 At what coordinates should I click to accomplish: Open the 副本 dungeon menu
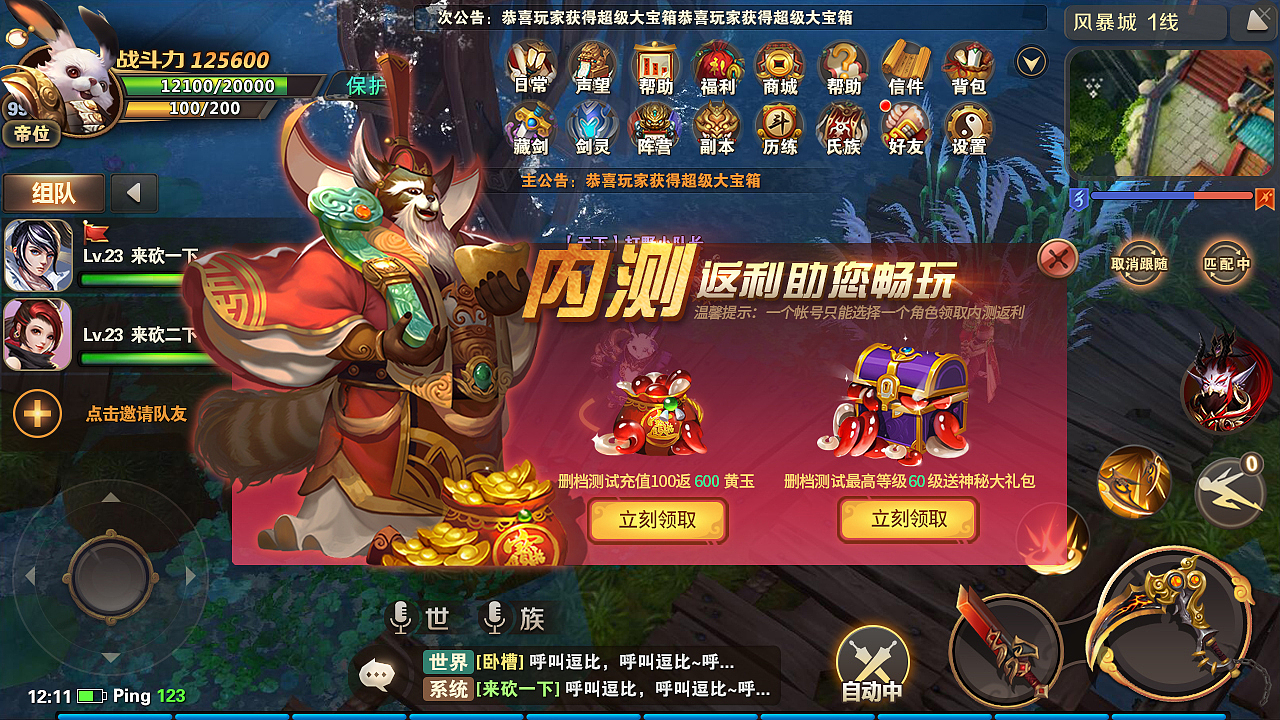click(717, 131)
